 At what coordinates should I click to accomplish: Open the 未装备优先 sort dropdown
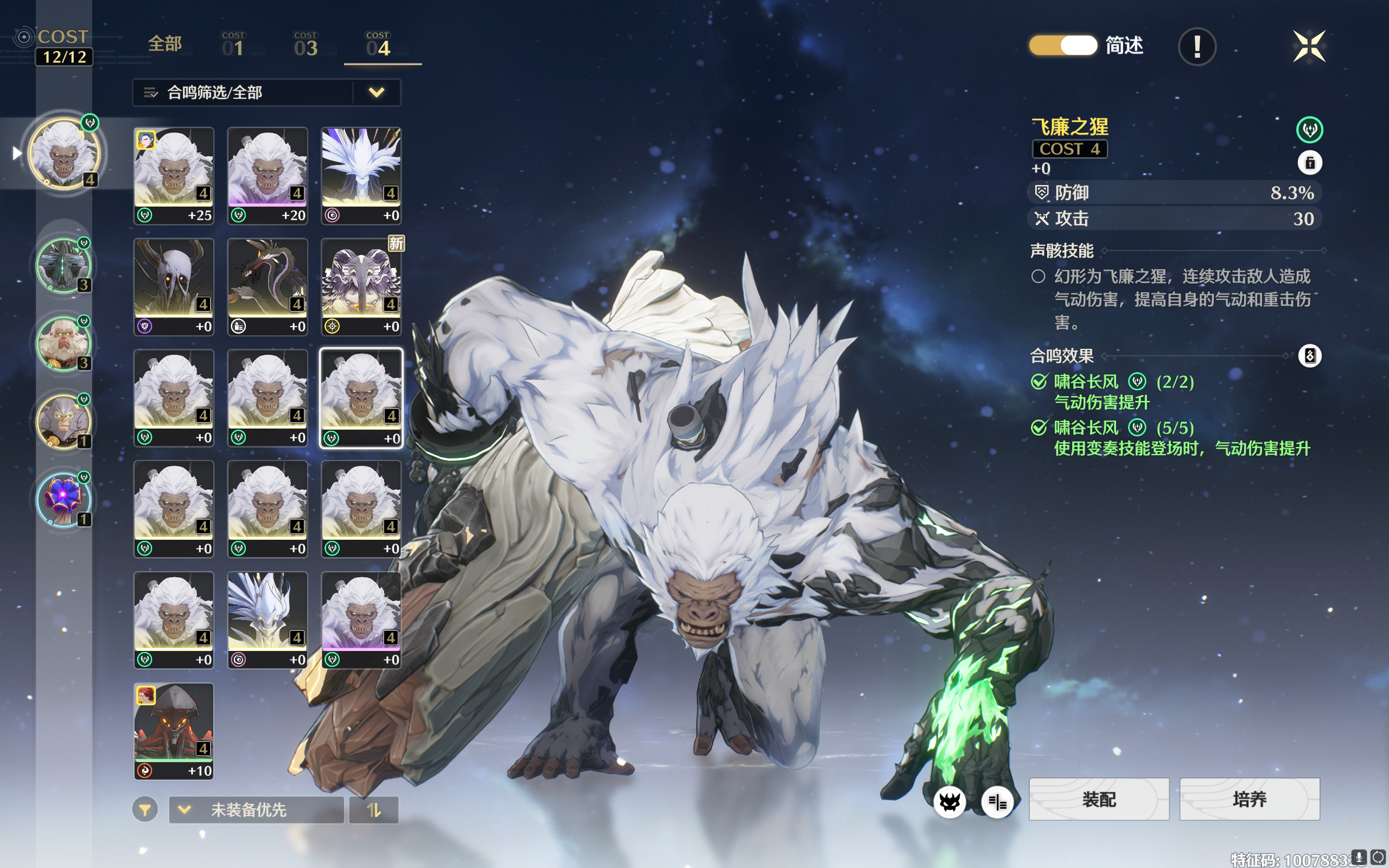click(x=256, y=809)
